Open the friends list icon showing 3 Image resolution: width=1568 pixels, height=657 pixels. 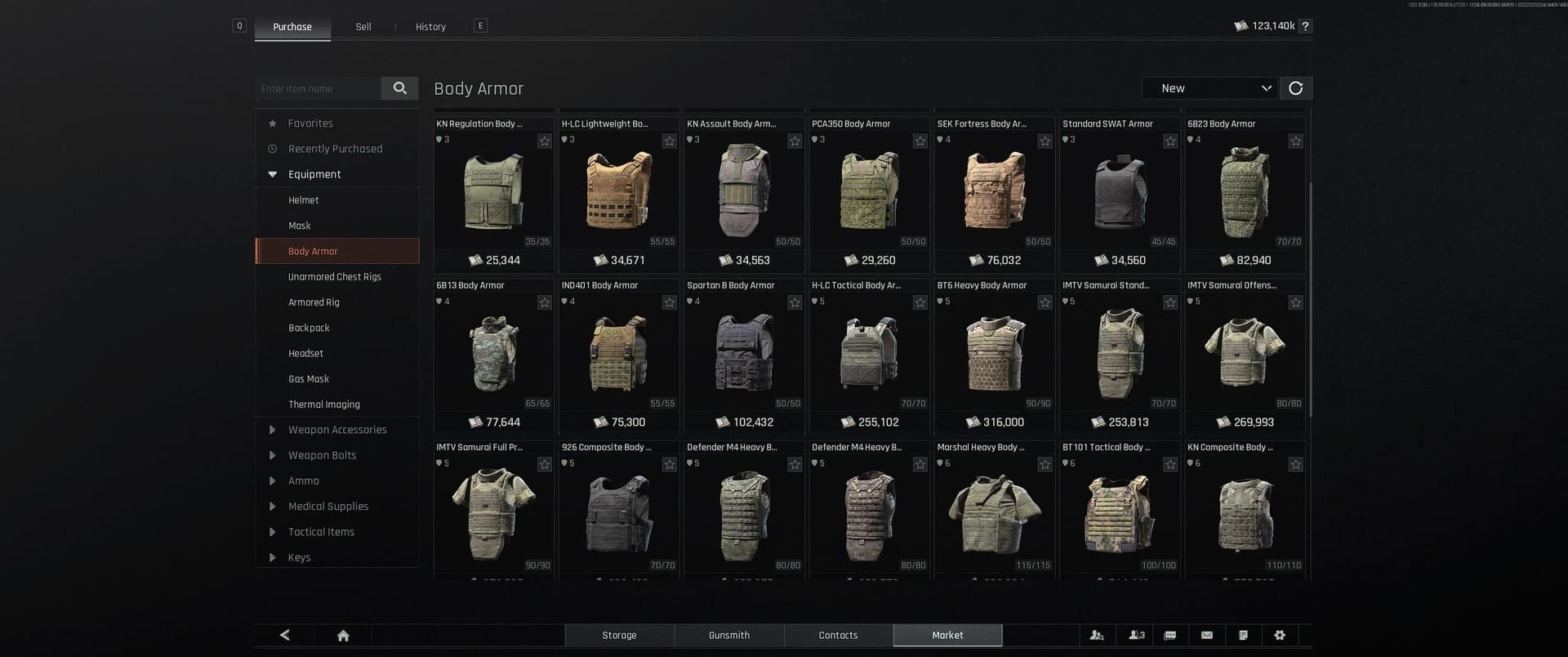[x=1137, y=635]
